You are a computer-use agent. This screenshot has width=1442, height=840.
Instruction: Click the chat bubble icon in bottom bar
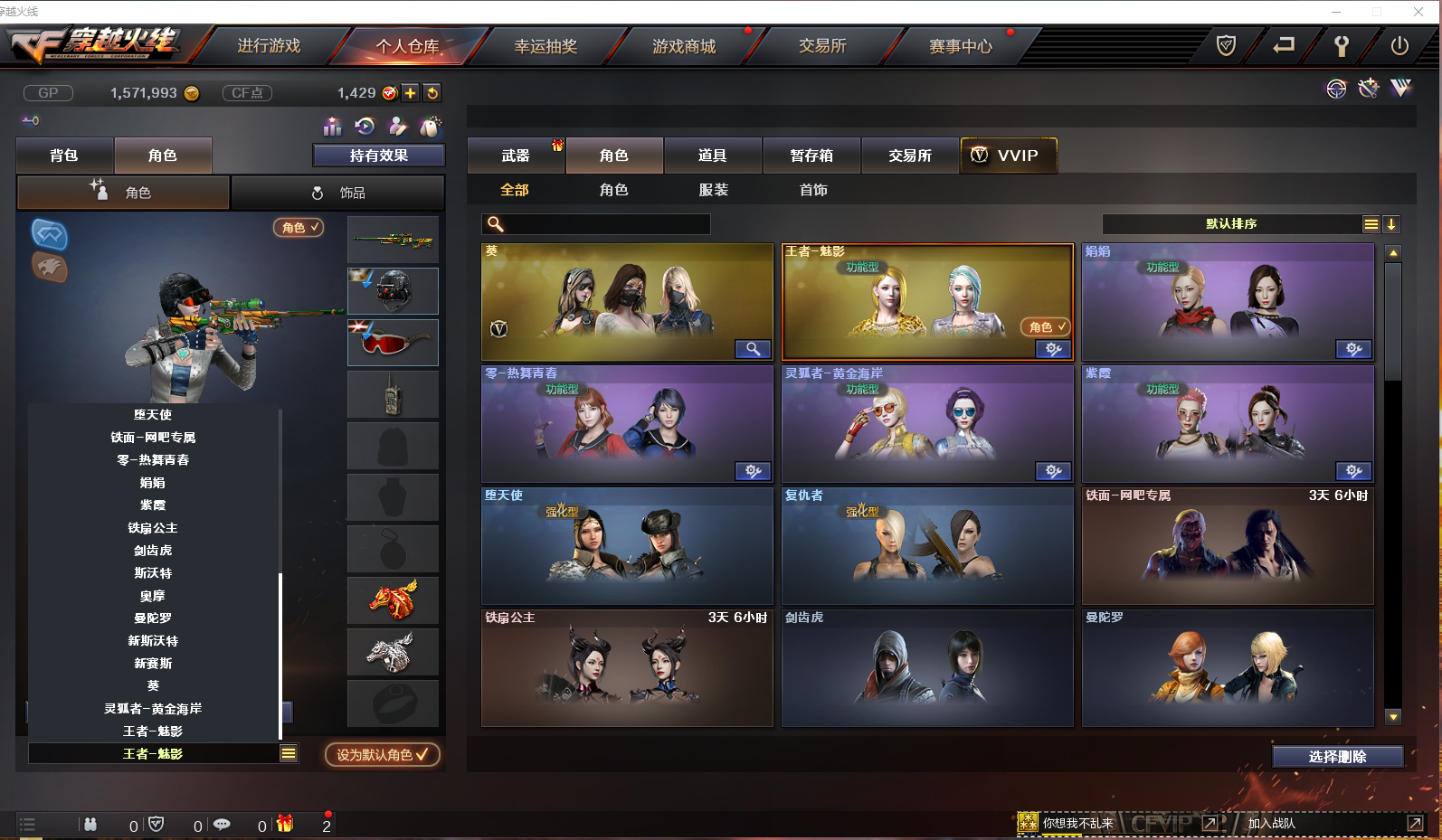(222, 824)
